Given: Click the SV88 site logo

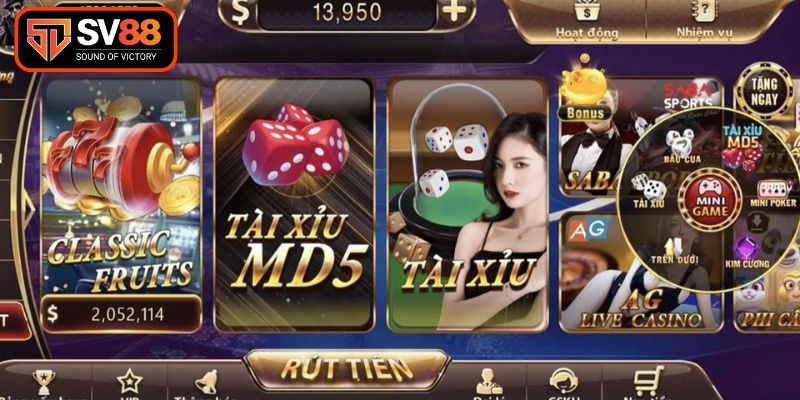Looking at the screenshot, I should pos(96,37).
